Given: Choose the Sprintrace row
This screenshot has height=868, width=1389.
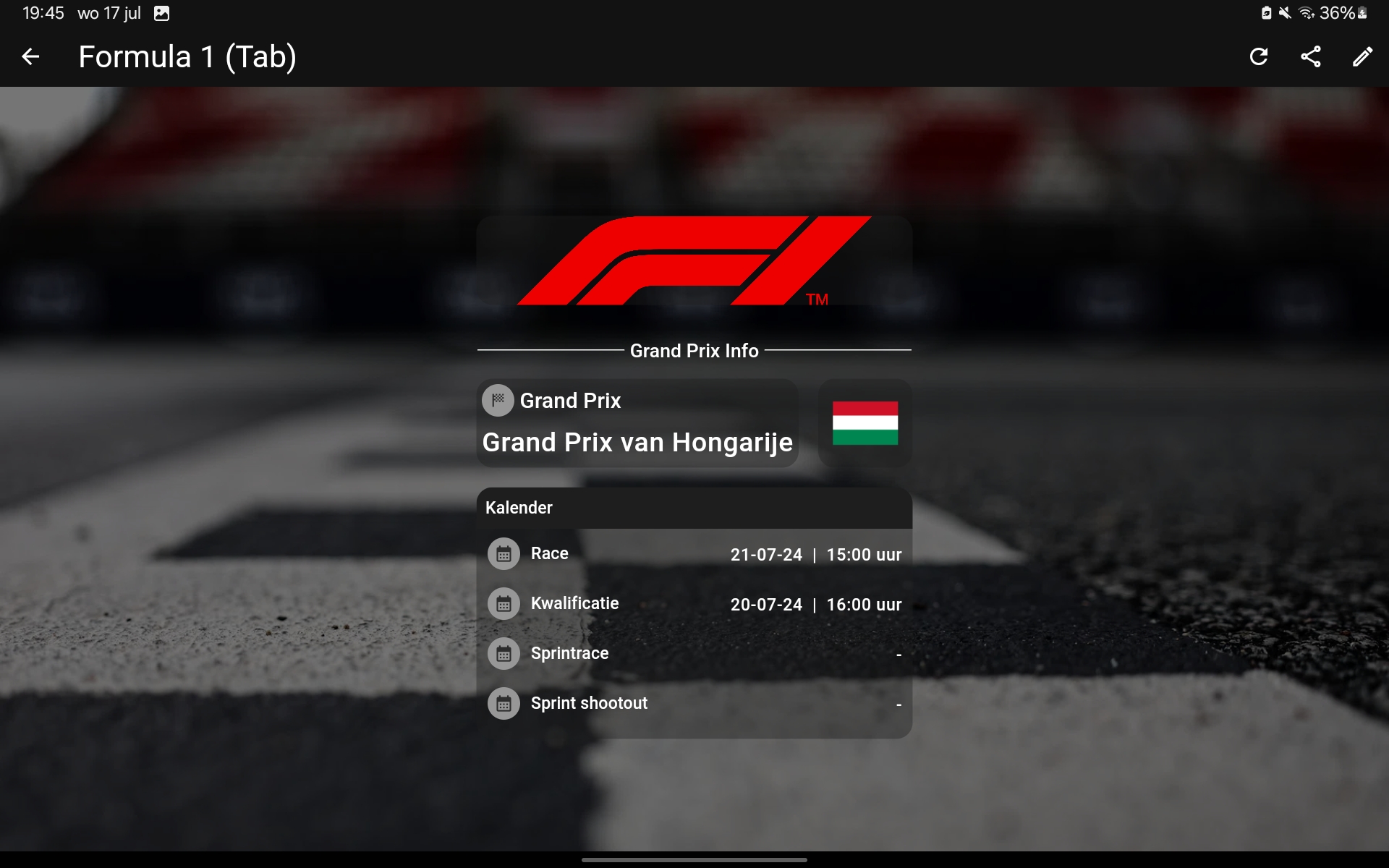Looking at the screenshot, I should (694, 653).
